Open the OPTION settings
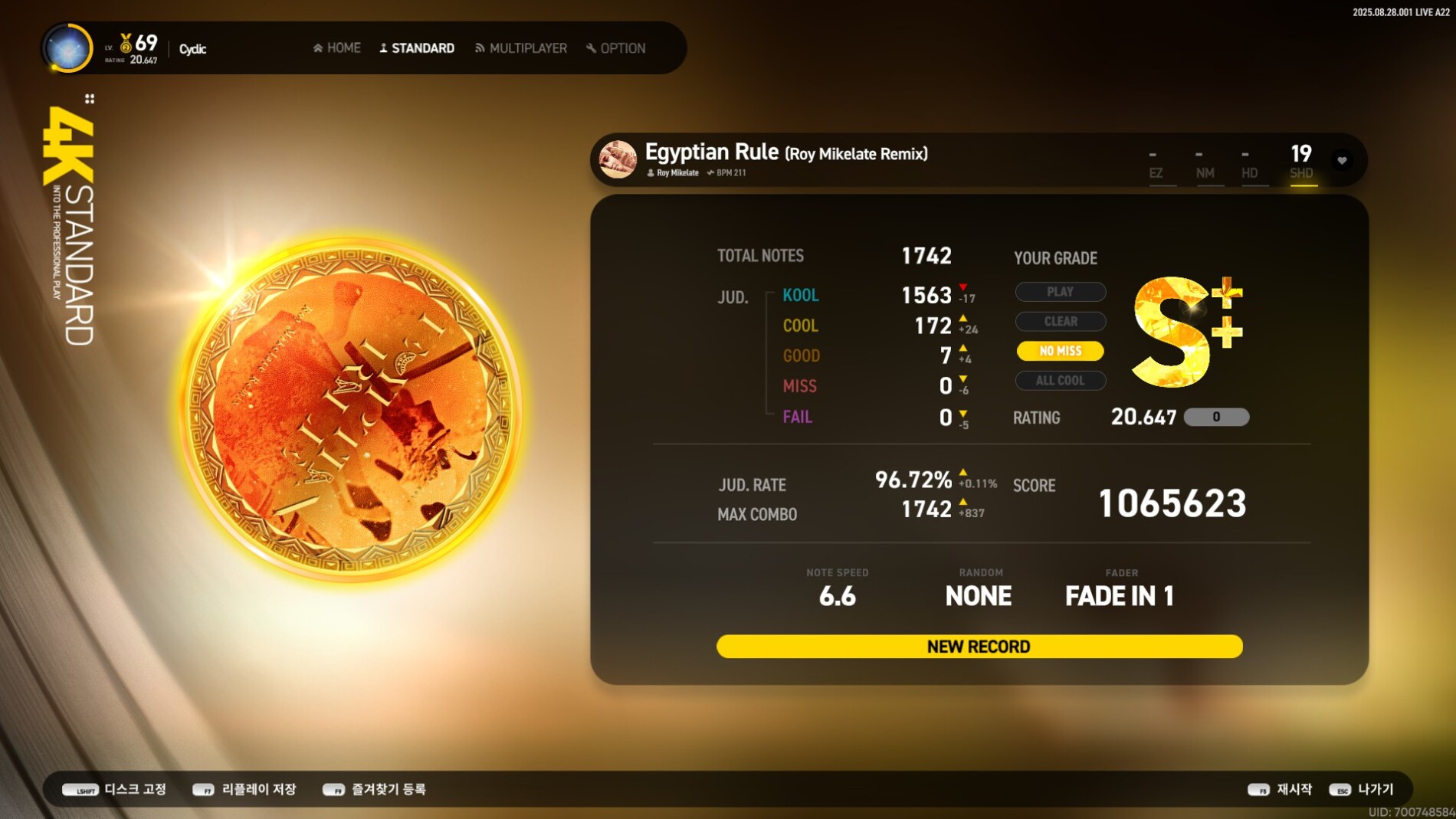1456x819 pixels. pyautogui.click(x=616, y=48)
